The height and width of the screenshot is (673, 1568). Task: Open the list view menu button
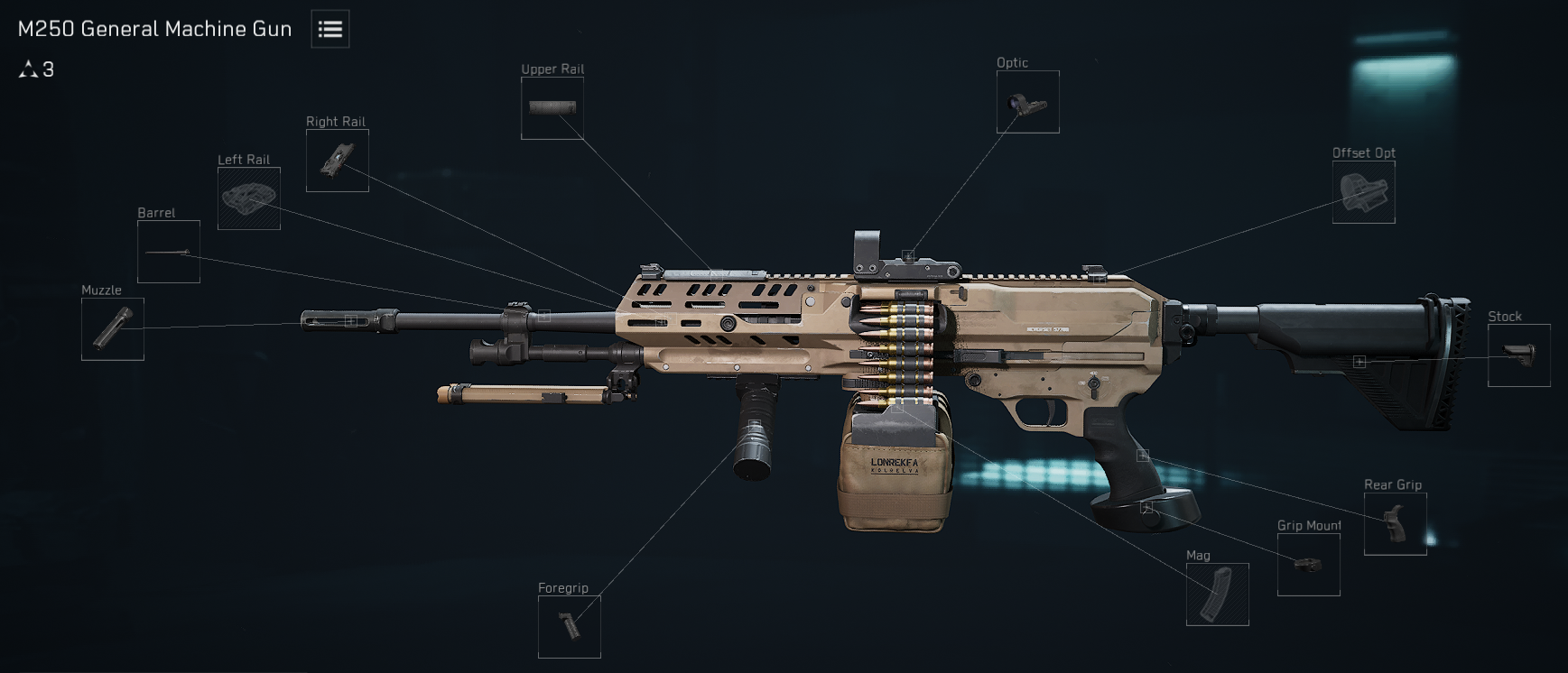pyautogui.click(x=330, y=29)
